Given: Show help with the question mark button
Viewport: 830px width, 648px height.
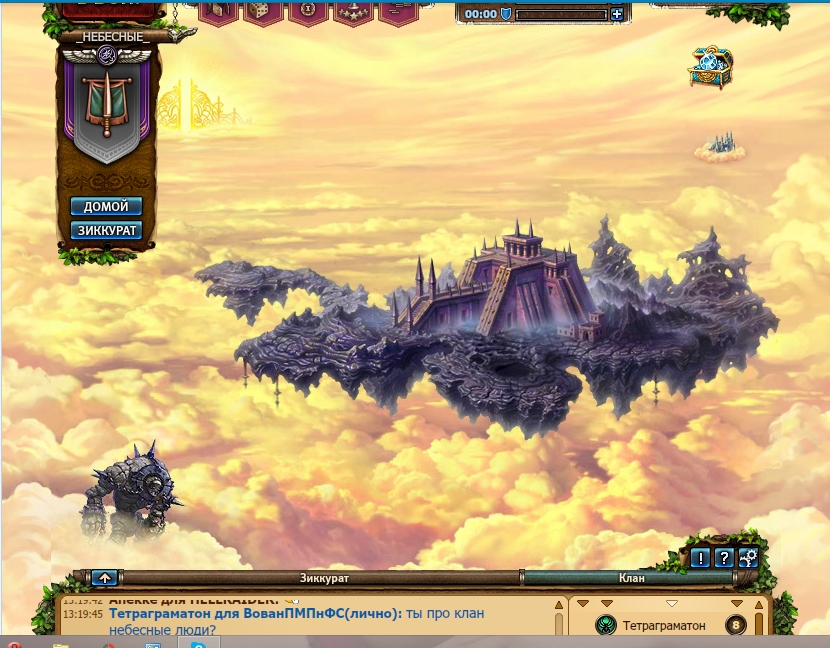Looking at the screenshot, I should (x=724, y=559).
